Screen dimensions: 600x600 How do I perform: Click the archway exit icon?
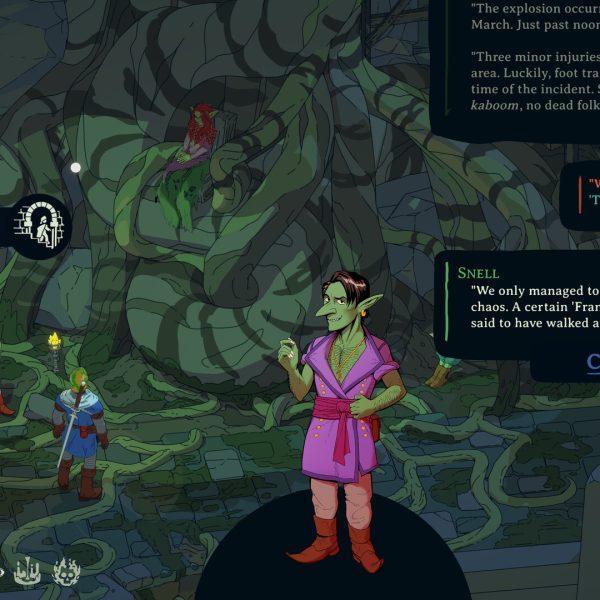[x=41, y=225]
